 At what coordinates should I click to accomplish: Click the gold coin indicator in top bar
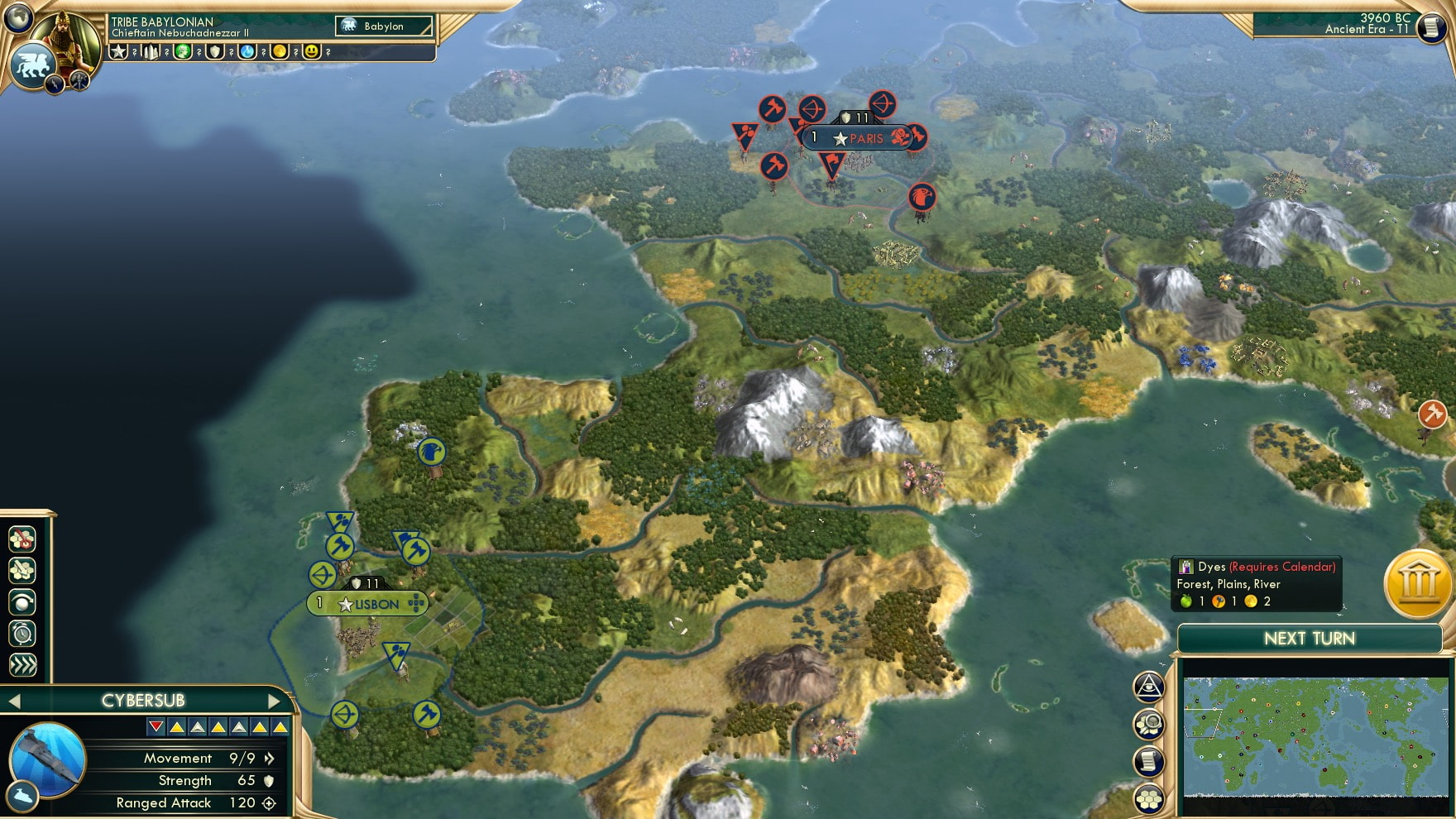pyautogui.click(x=280, y=53)
